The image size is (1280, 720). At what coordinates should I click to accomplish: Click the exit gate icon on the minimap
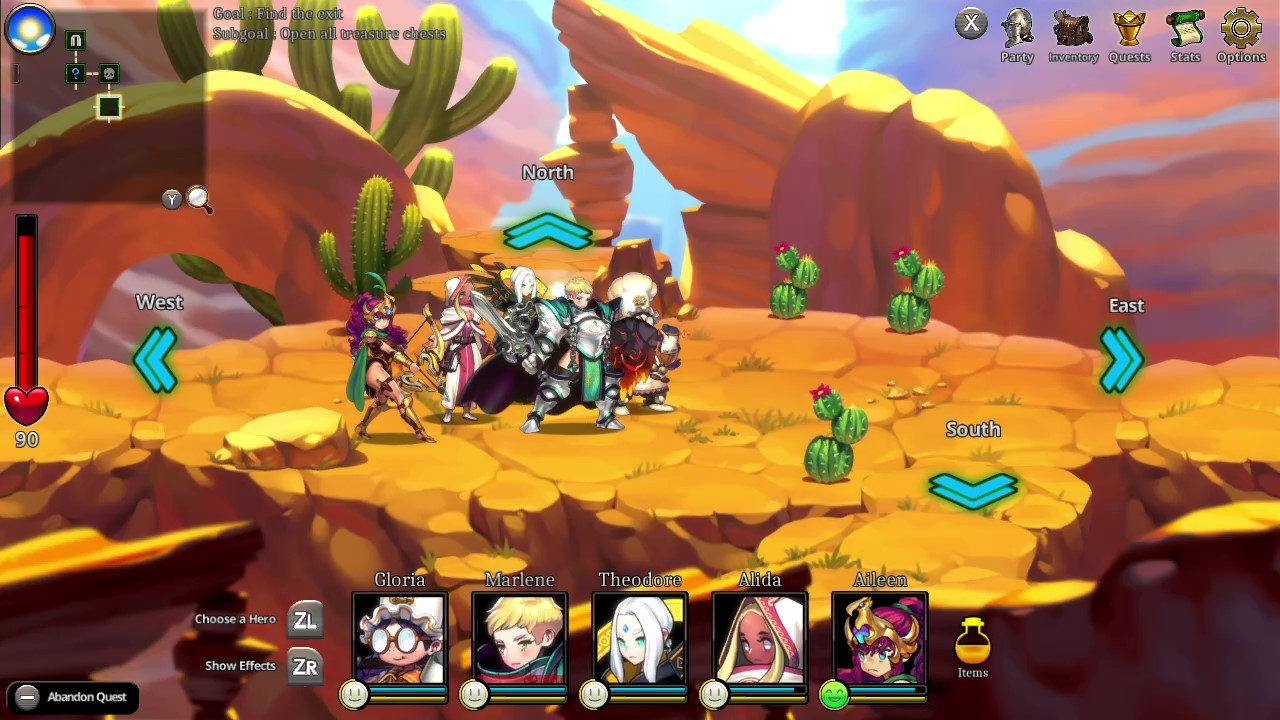pos(75,40)
